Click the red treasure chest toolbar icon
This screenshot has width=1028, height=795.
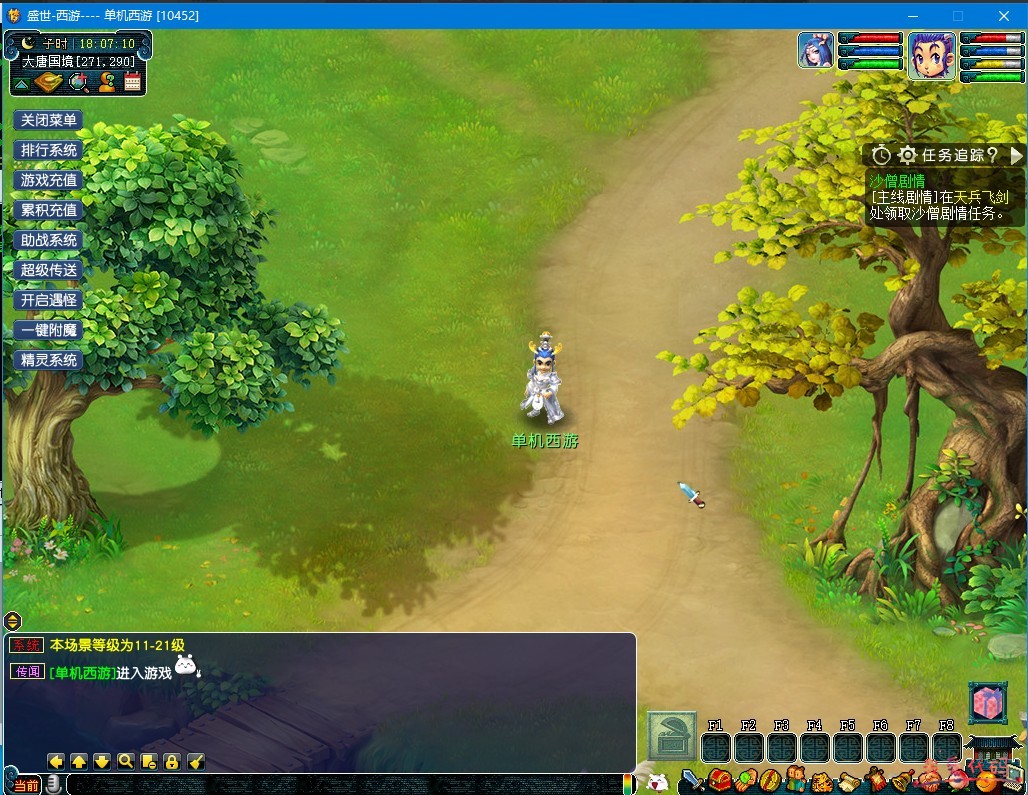(x=719, y=779)
